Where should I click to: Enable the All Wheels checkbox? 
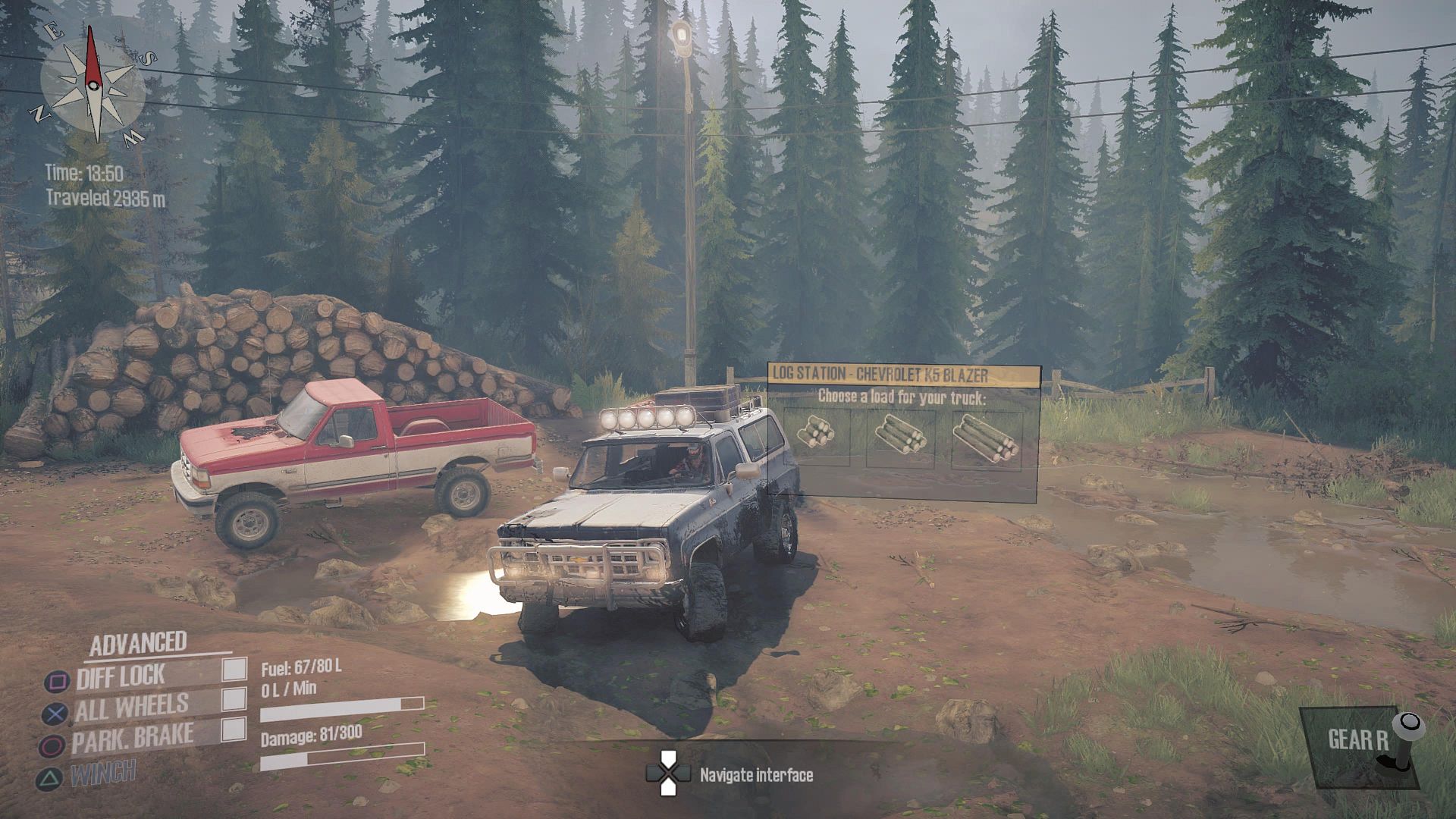pos(234,699)
